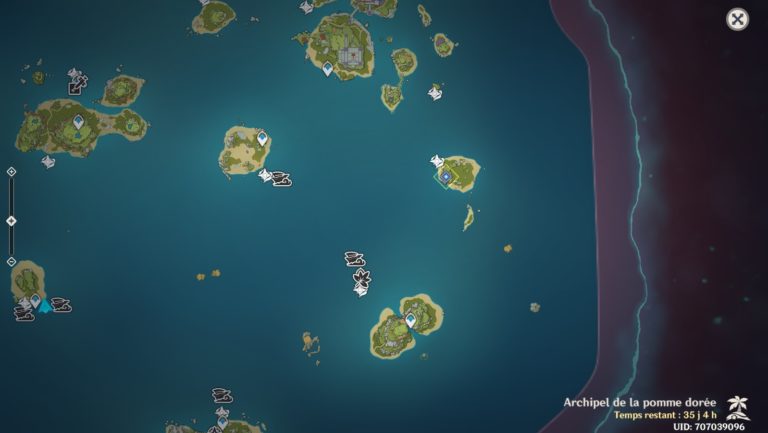Viewport: 768px width, 433px height.
Task: Select the teleport waypoint on the small central island
Action: [x=262, y=139]
